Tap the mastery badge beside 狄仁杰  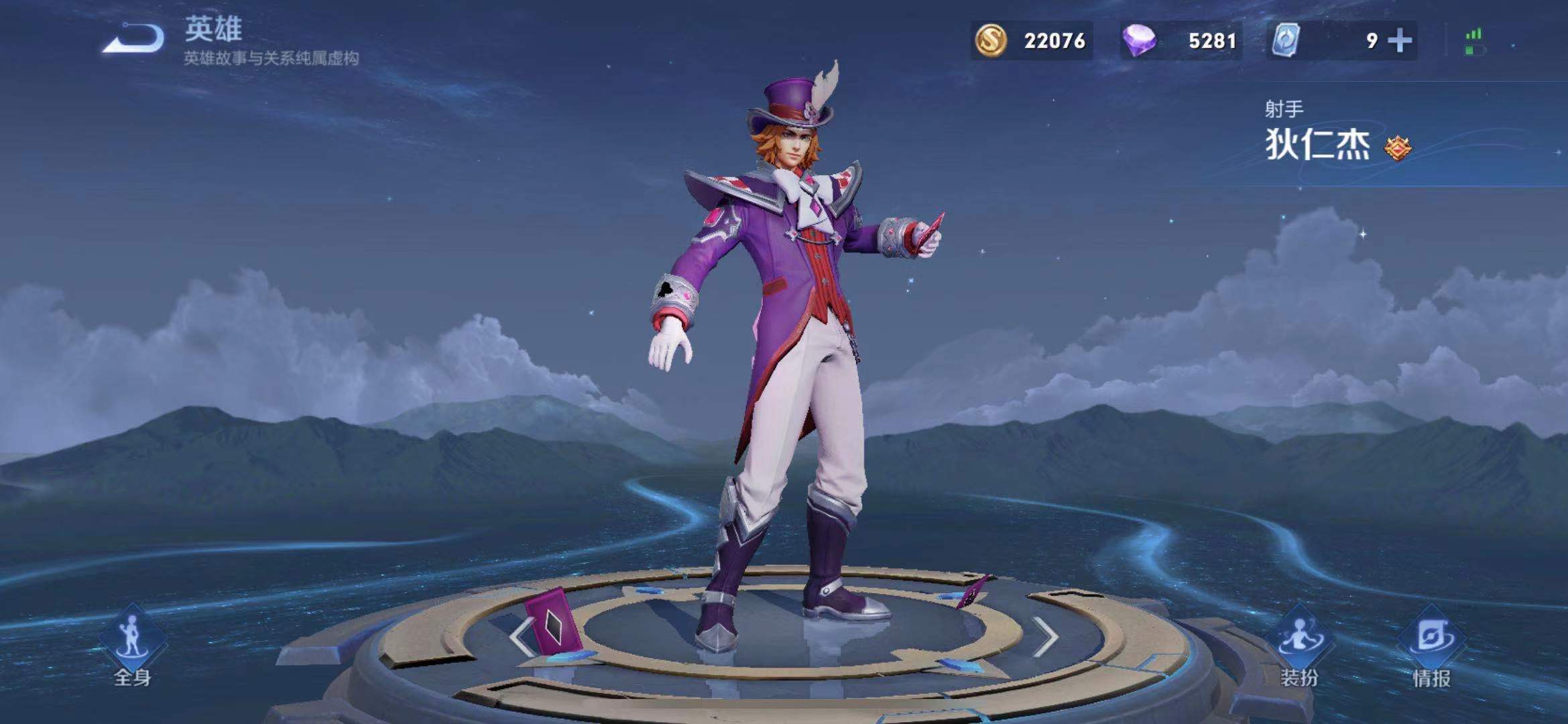[1398, 147]
